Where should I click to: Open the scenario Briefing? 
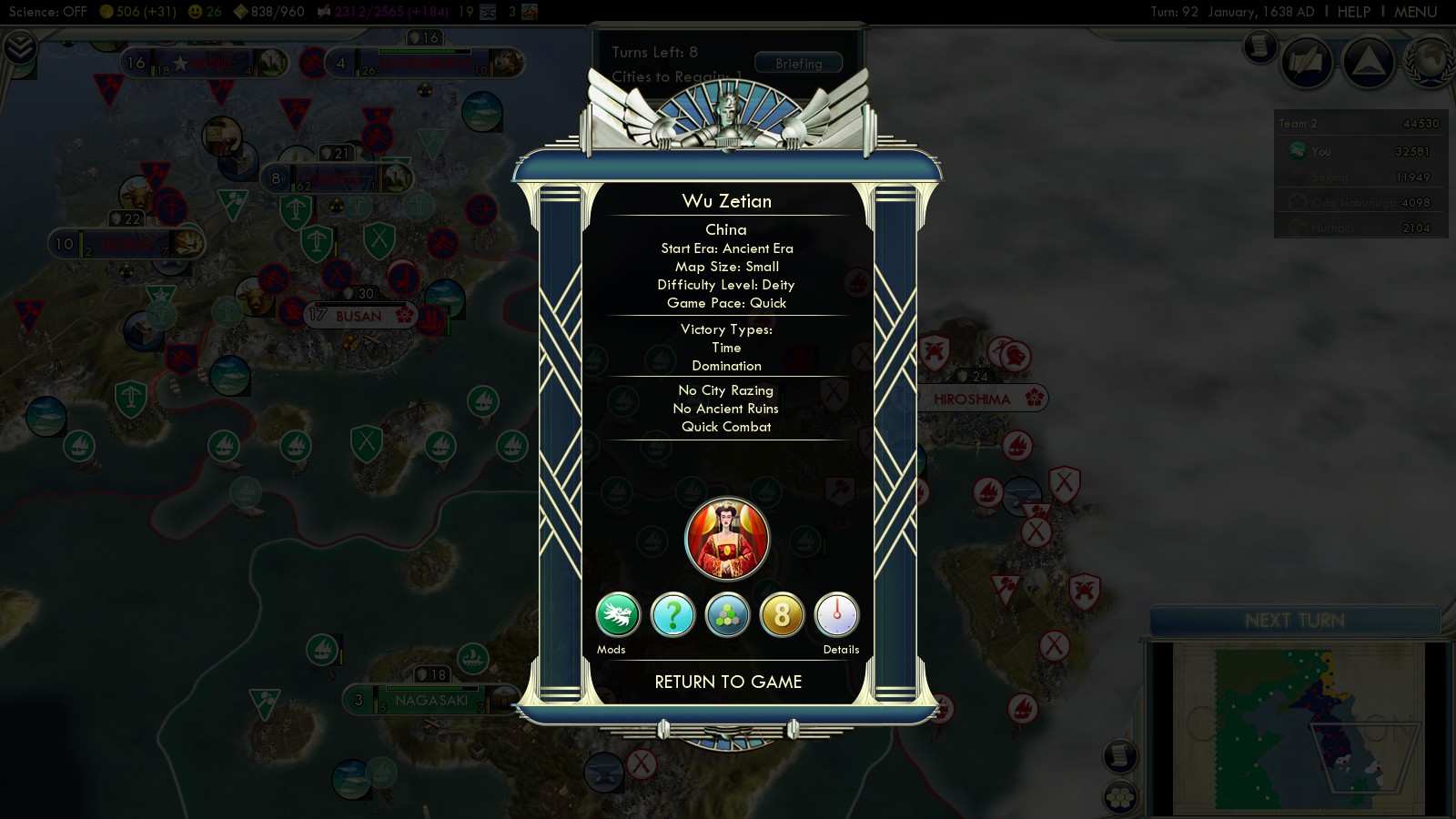coord(798,63)
